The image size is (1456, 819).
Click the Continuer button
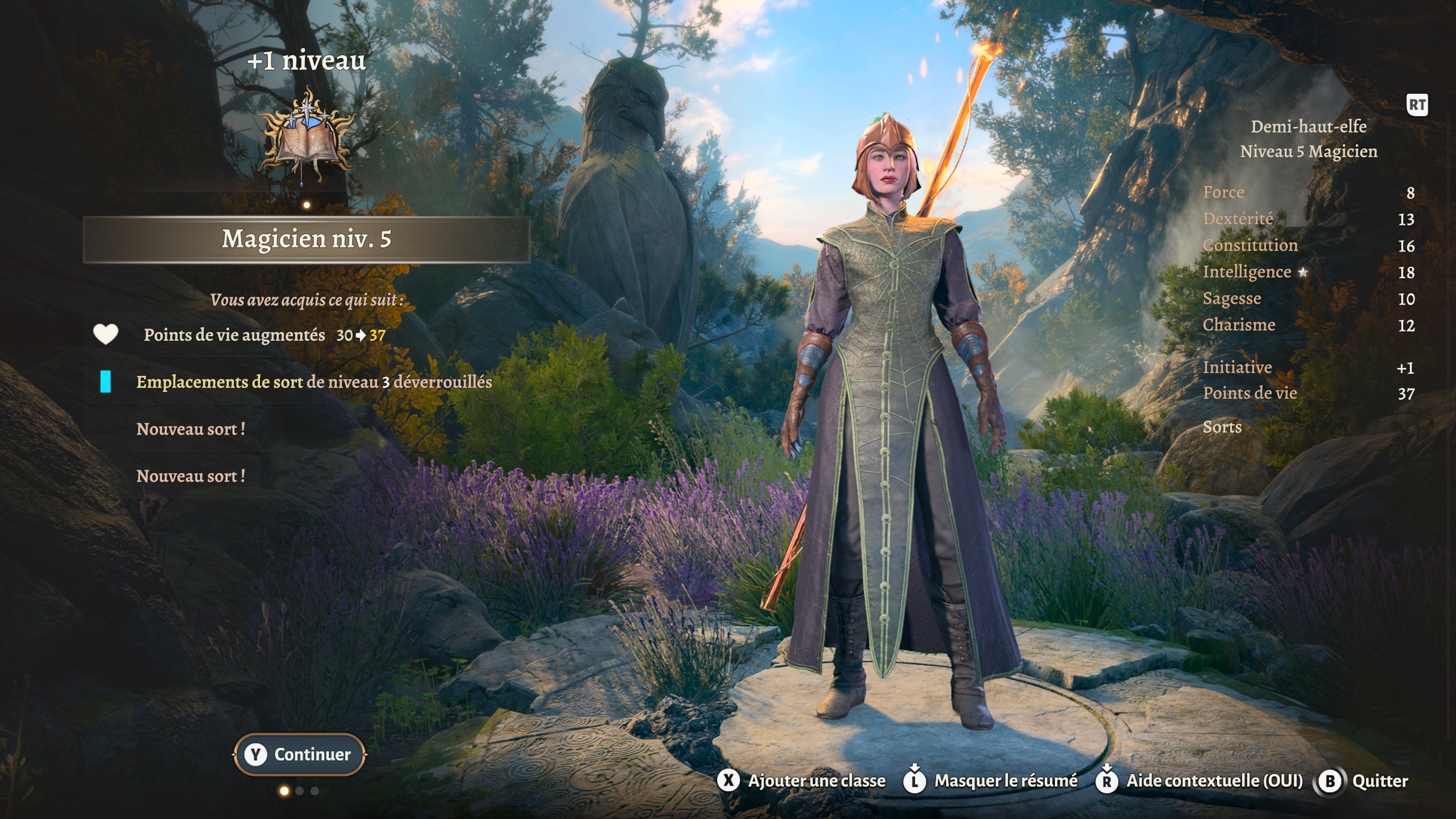coord(299,754)
